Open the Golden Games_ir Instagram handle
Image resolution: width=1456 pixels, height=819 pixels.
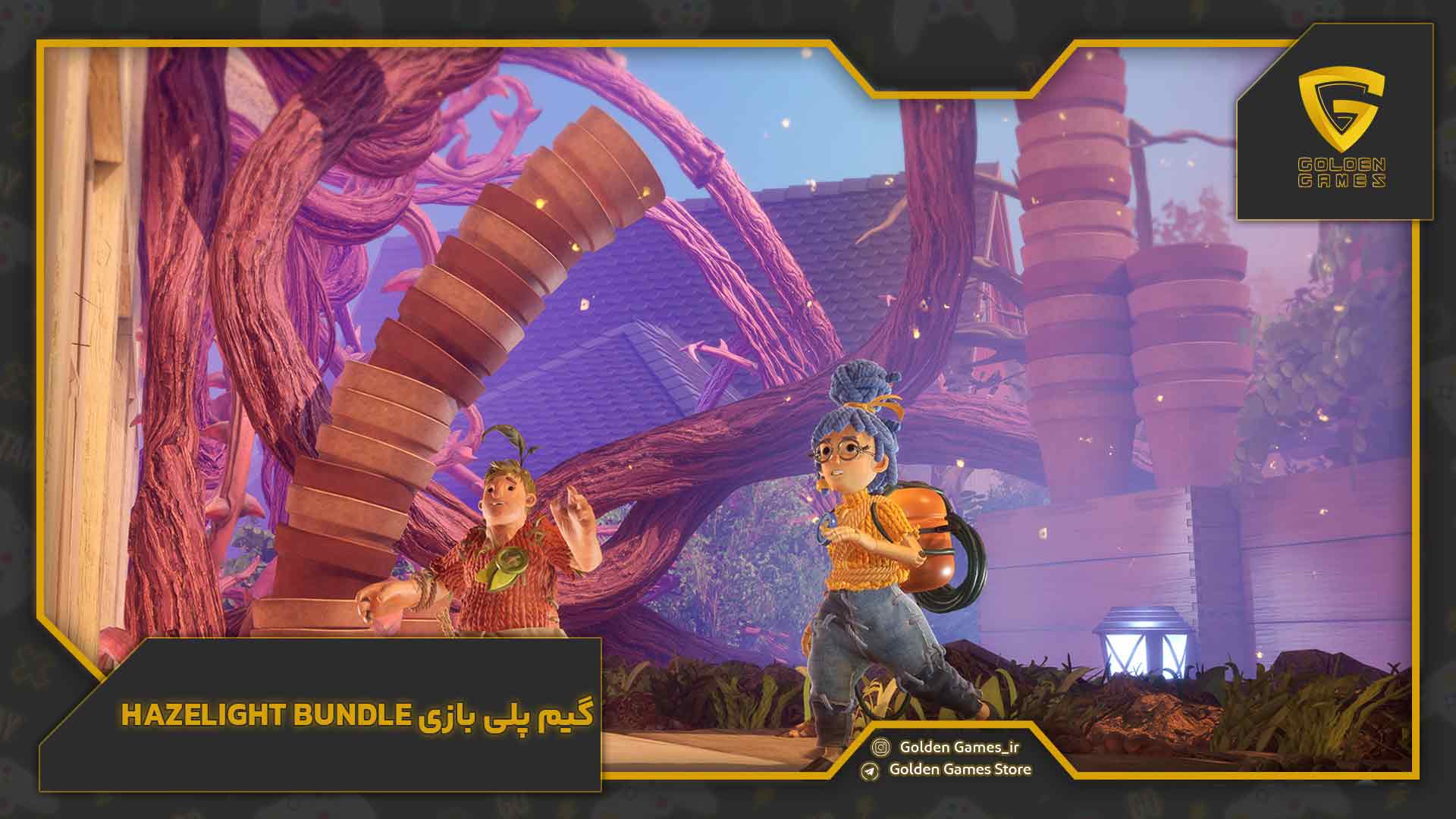tap(959, 748)
